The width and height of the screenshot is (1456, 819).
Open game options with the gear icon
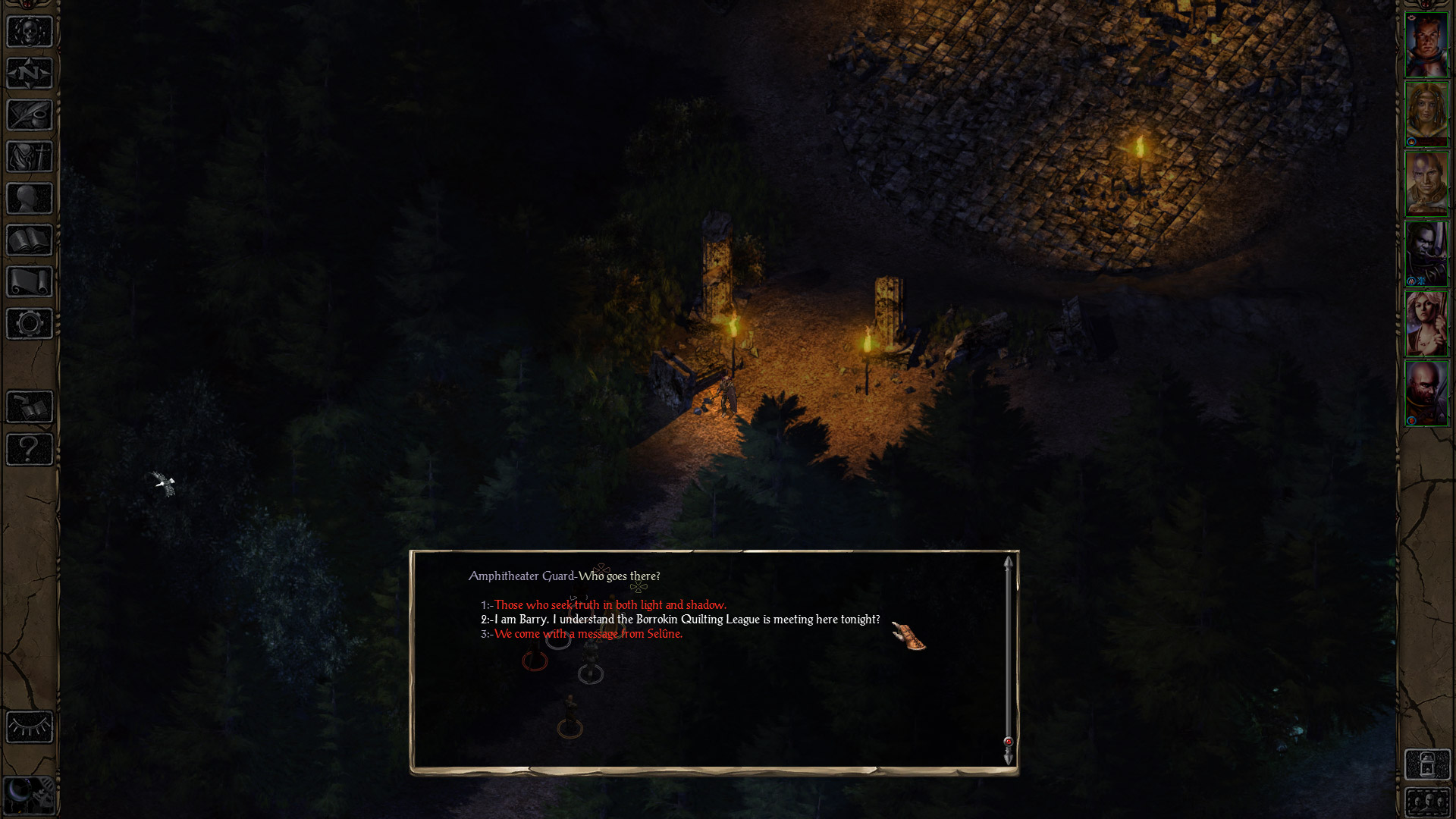(x=30, y=324)
